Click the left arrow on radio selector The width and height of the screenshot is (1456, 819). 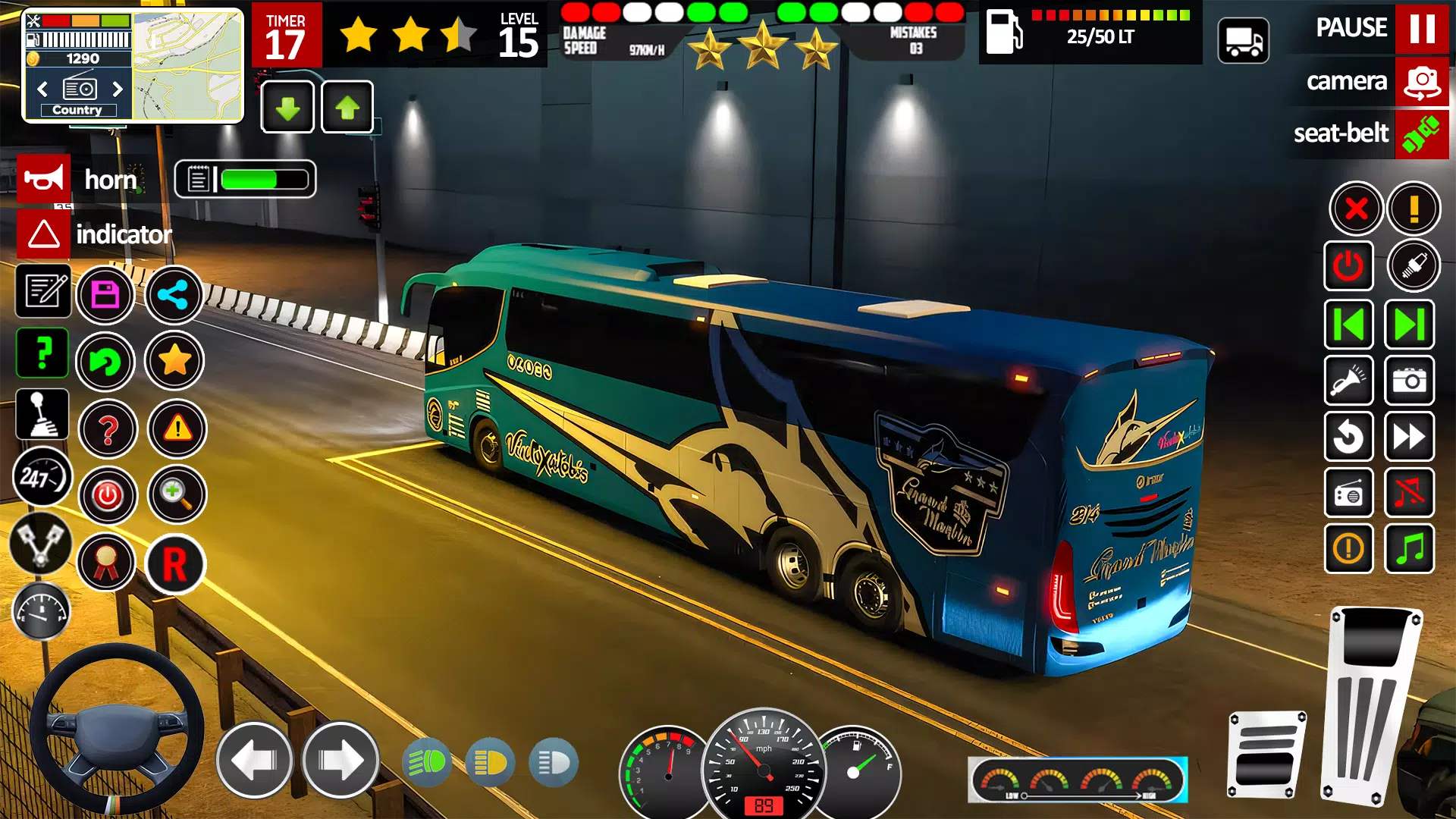pos(42,89)
